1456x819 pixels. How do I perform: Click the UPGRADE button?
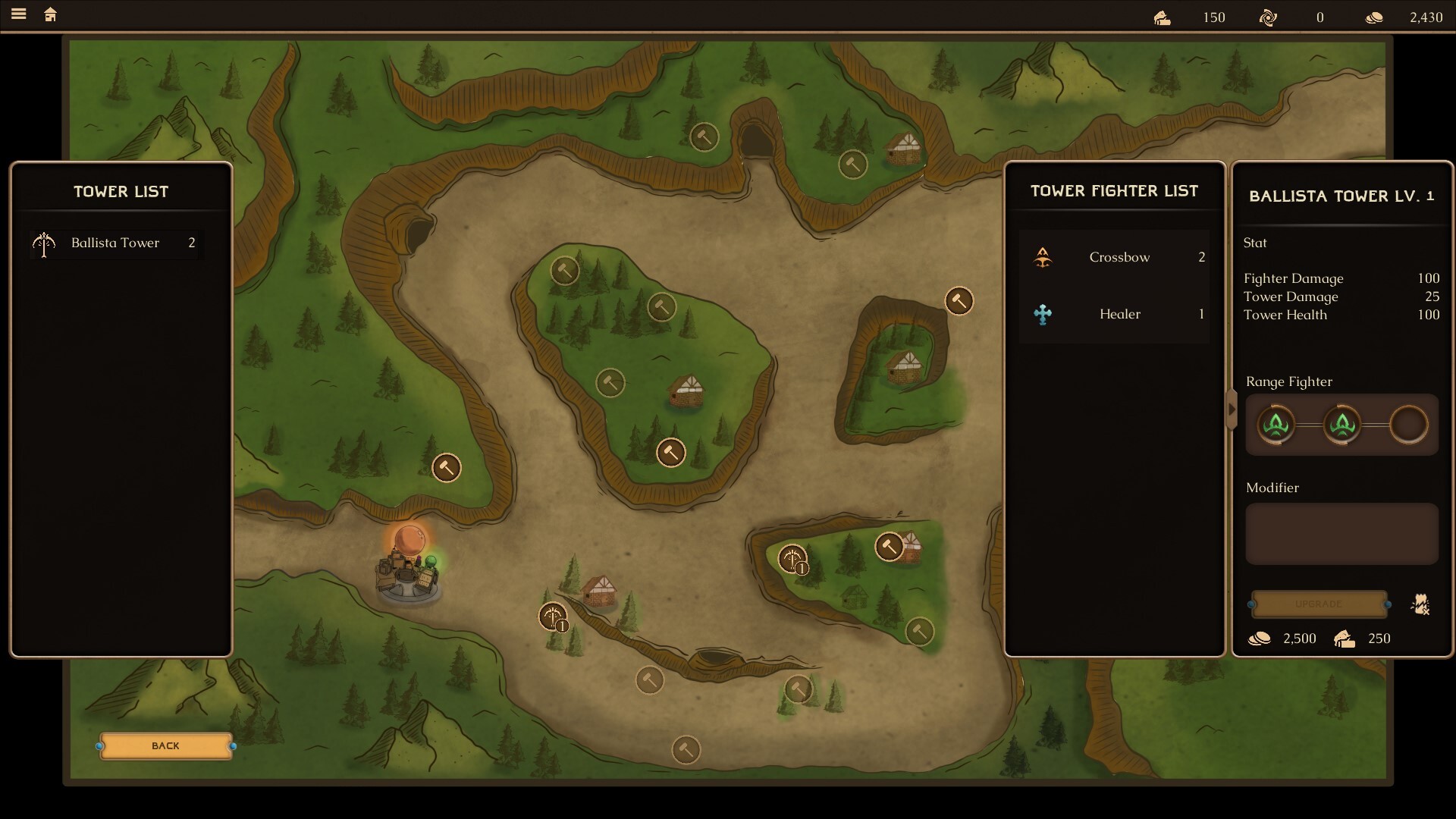click(x=1319, y=604)
